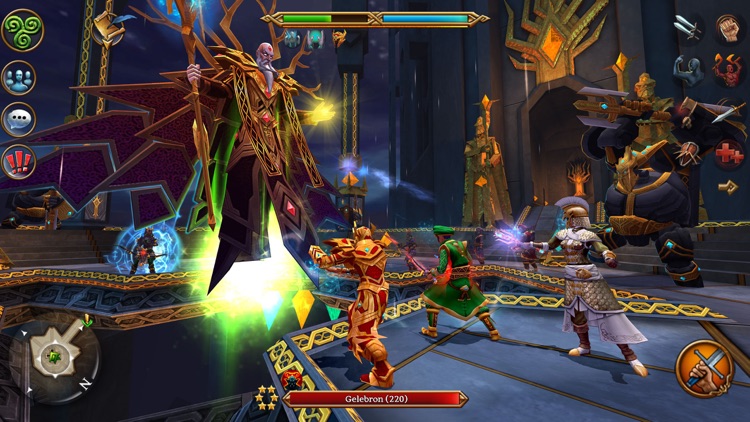Tap the sword-in-hand attack button
Viewport: 750px width, 422px height.
[704, 368]
